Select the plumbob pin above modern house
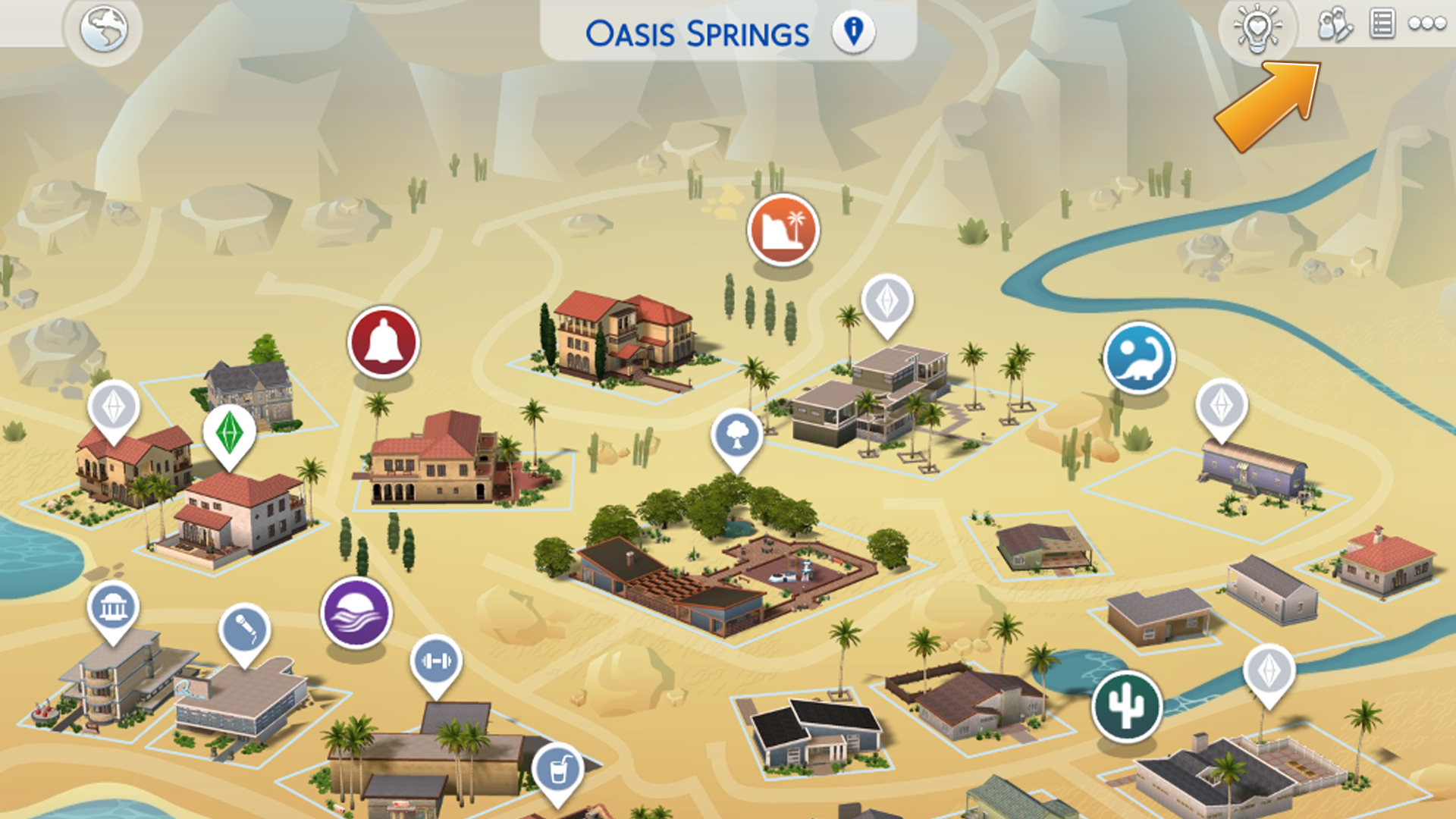Viewport: 1456px width, 819px height. [x=886, y=302]
